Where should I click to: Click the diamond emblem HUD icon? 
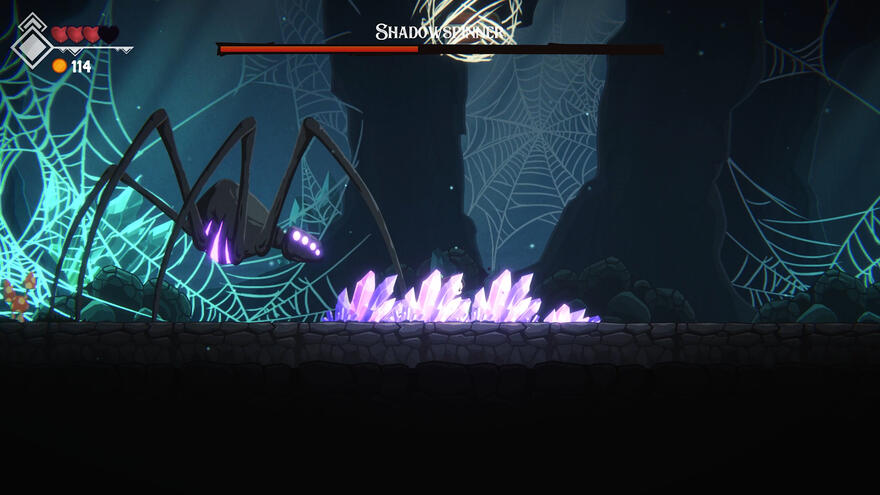[32, 43]
